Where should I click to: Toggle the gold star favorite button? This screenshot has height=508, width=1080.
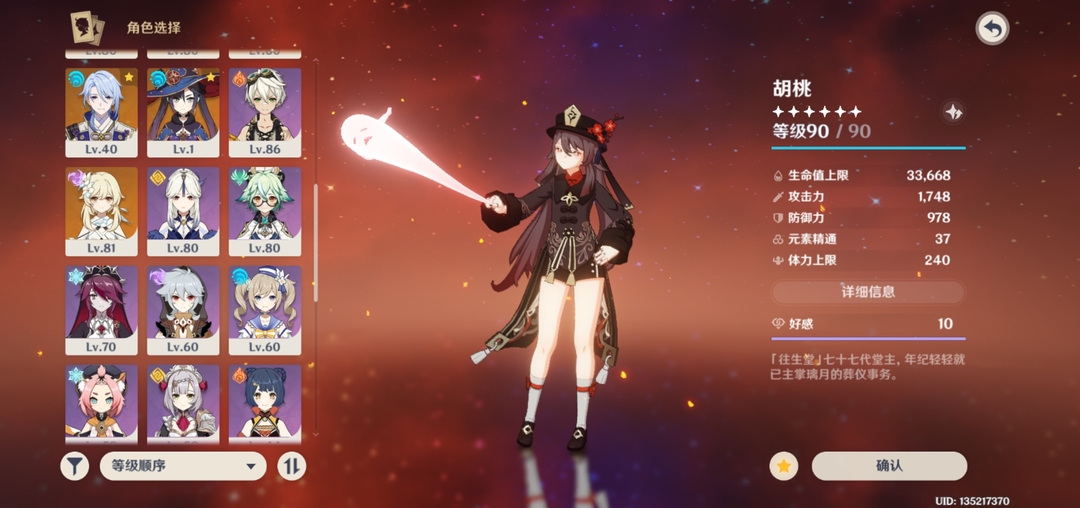pos(784,466)
